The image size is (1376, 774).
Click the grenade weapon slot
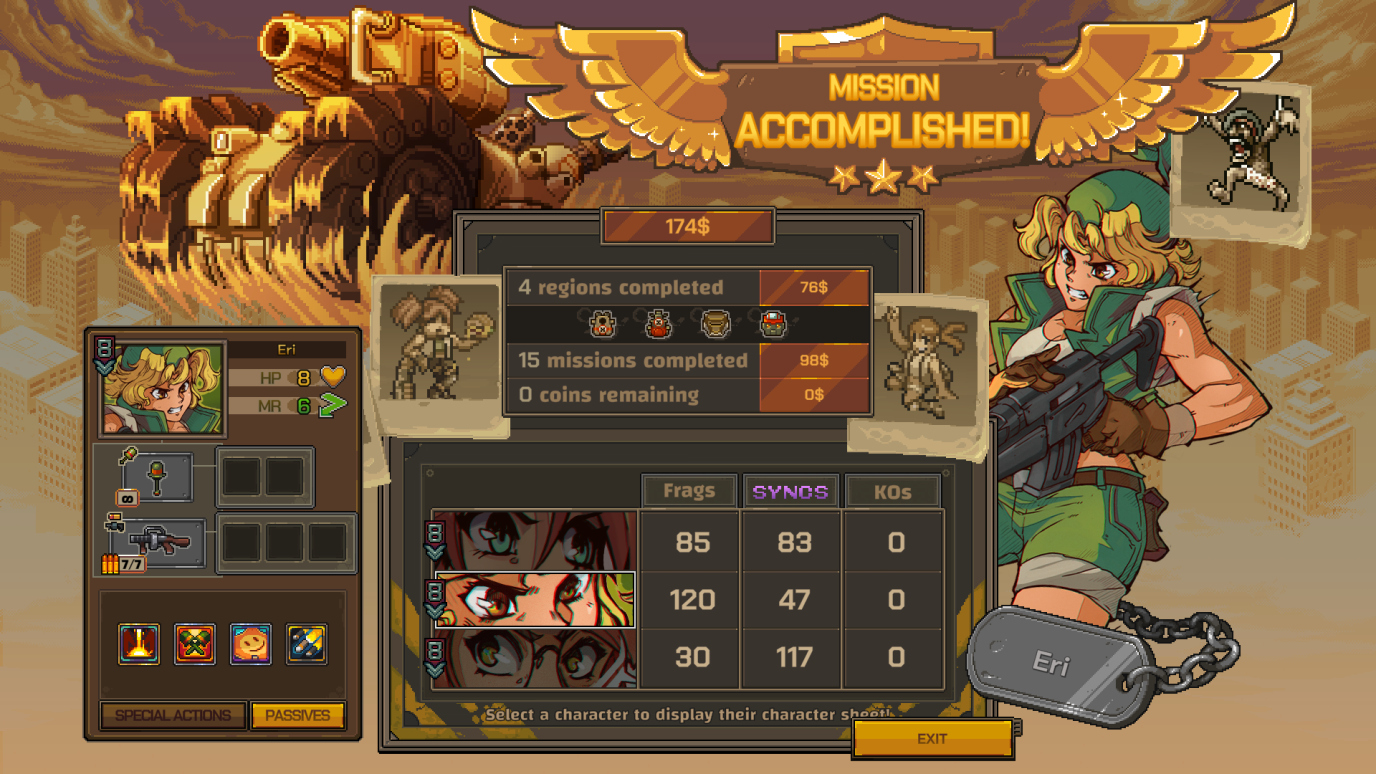pos(157,478)
